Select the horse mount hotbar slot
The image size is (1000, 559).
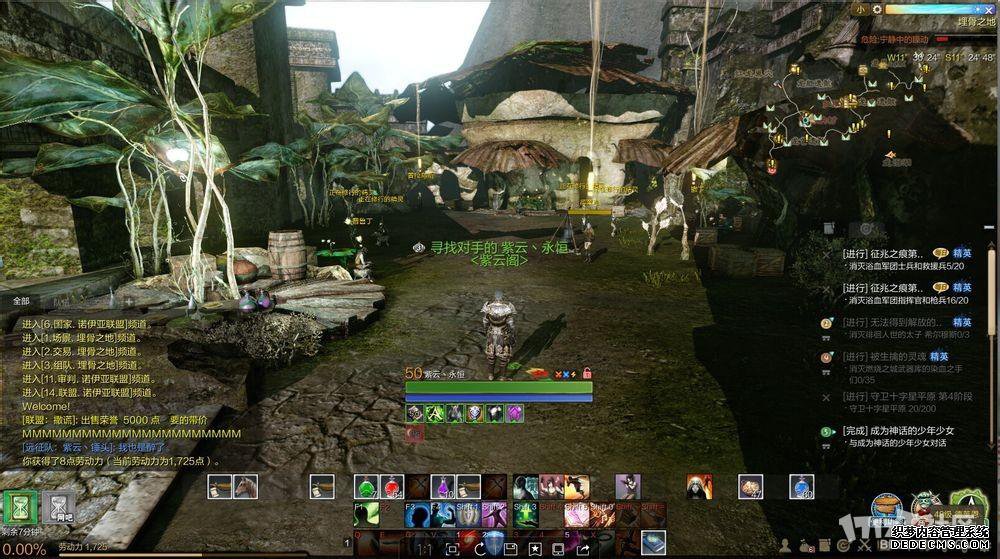pyautogui.click(x=245, y=487)
